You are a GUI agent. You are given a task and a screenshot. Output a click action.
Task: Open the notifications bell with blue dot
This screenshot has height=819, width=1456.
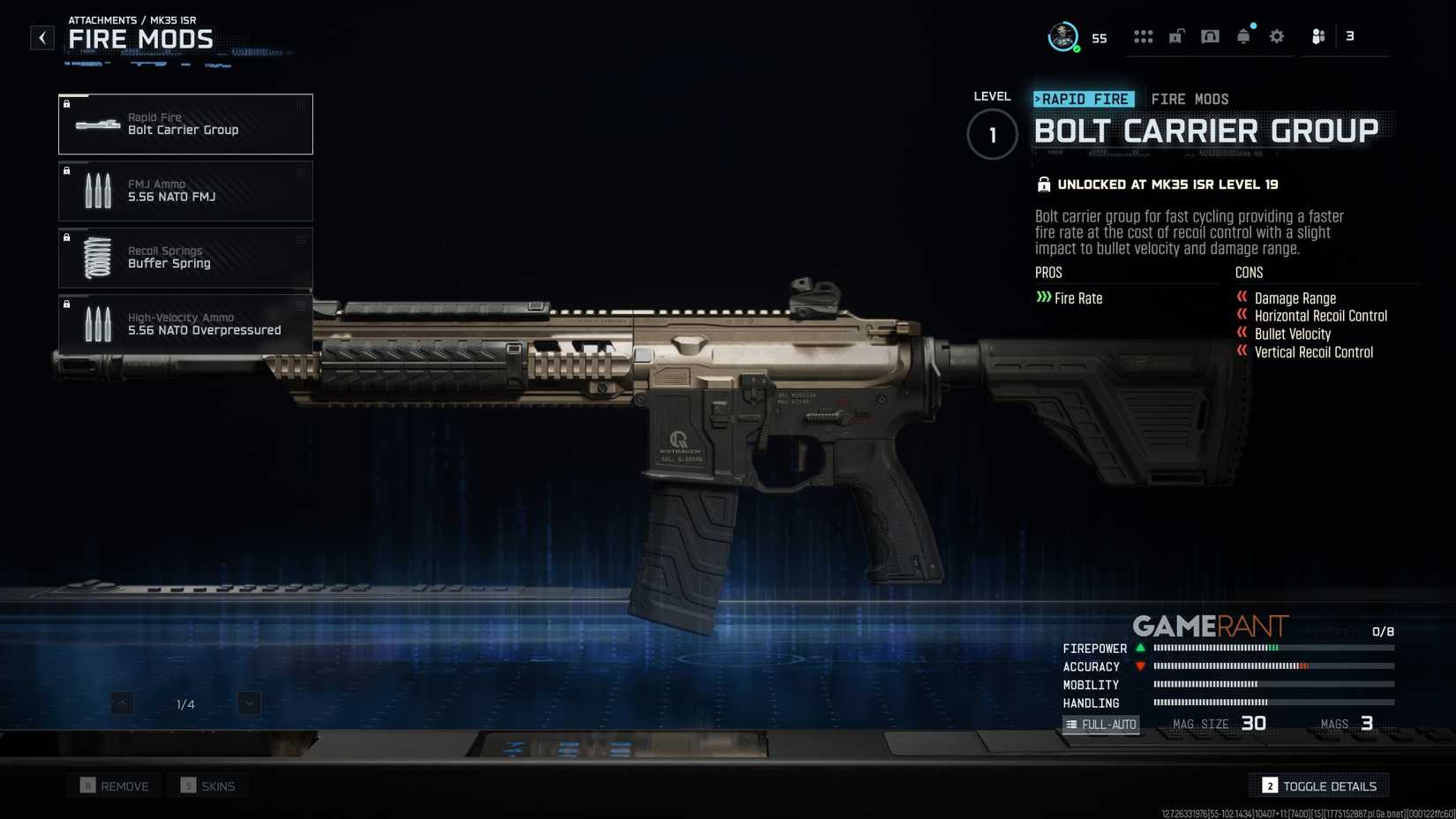click(x=1243, y=36)
